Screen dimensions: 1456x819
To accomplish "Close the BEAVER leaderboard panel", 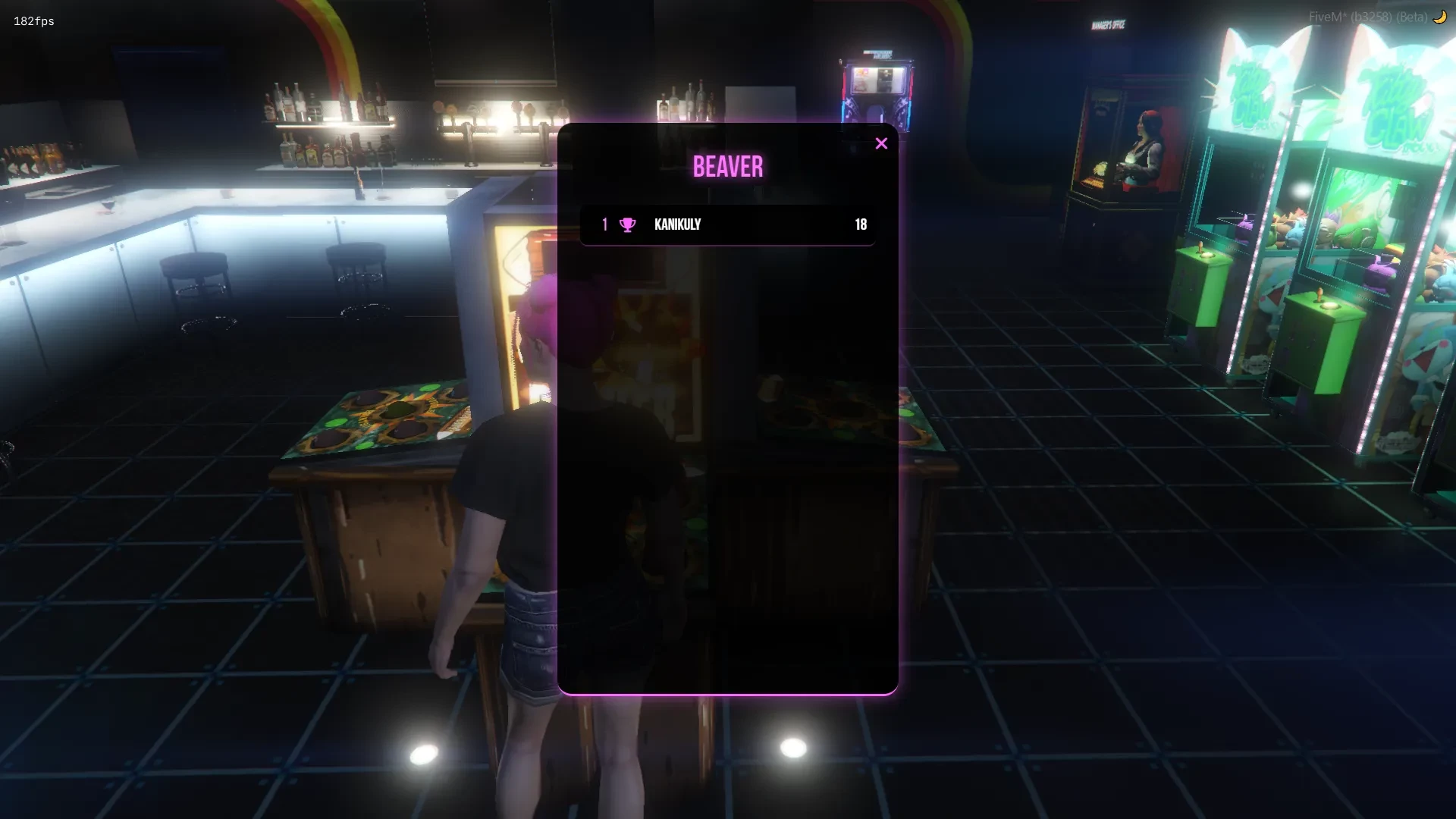I will pos(882,143).
